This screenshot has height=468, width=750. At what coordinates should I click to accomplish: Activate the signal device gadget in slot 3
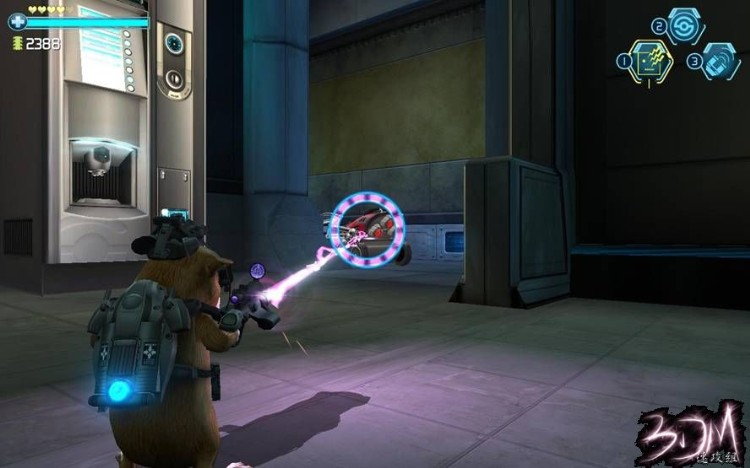pos(720,60)
